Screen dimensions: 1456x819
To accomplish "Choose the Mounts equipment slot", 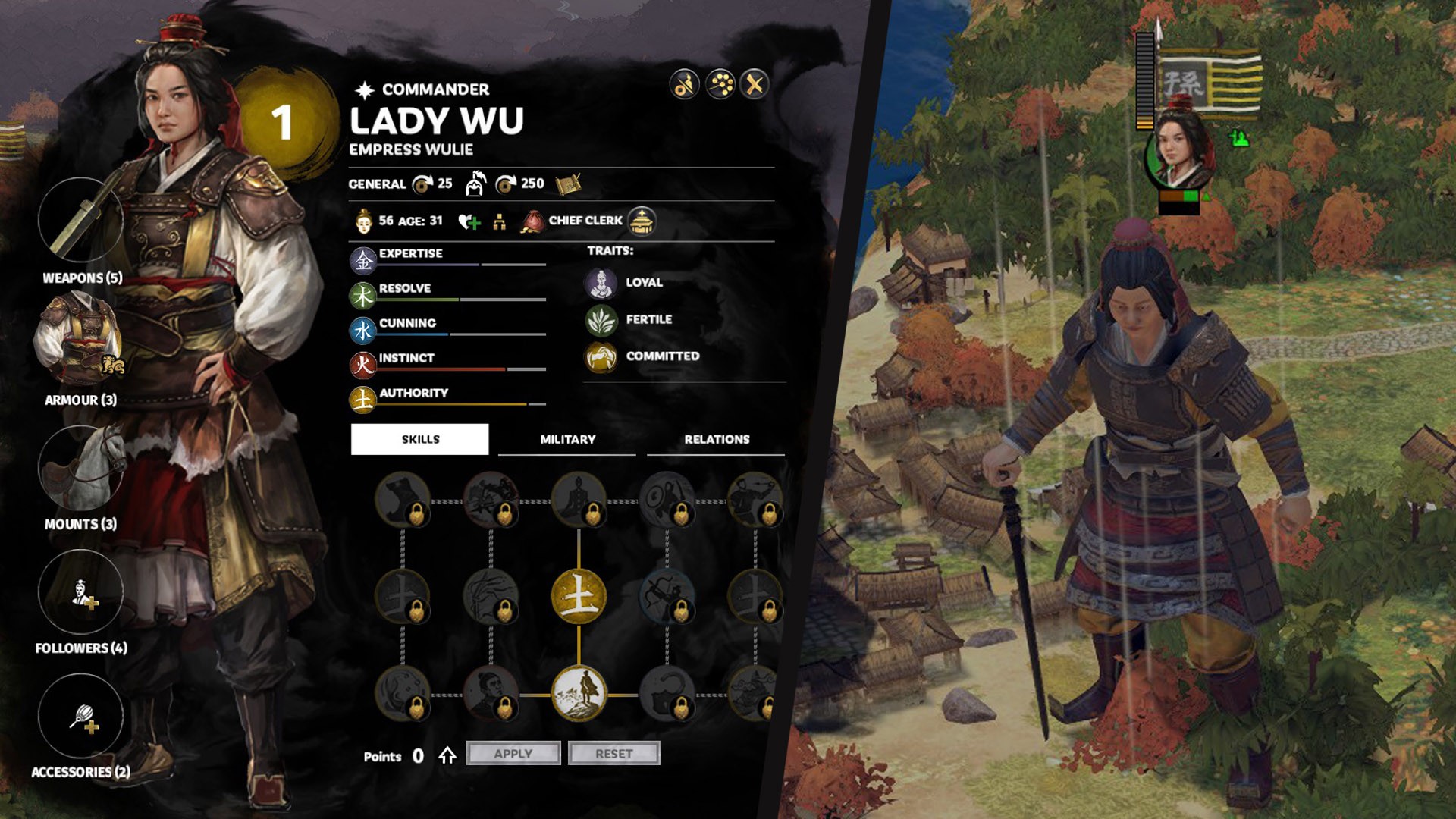I will click(80, 467).
